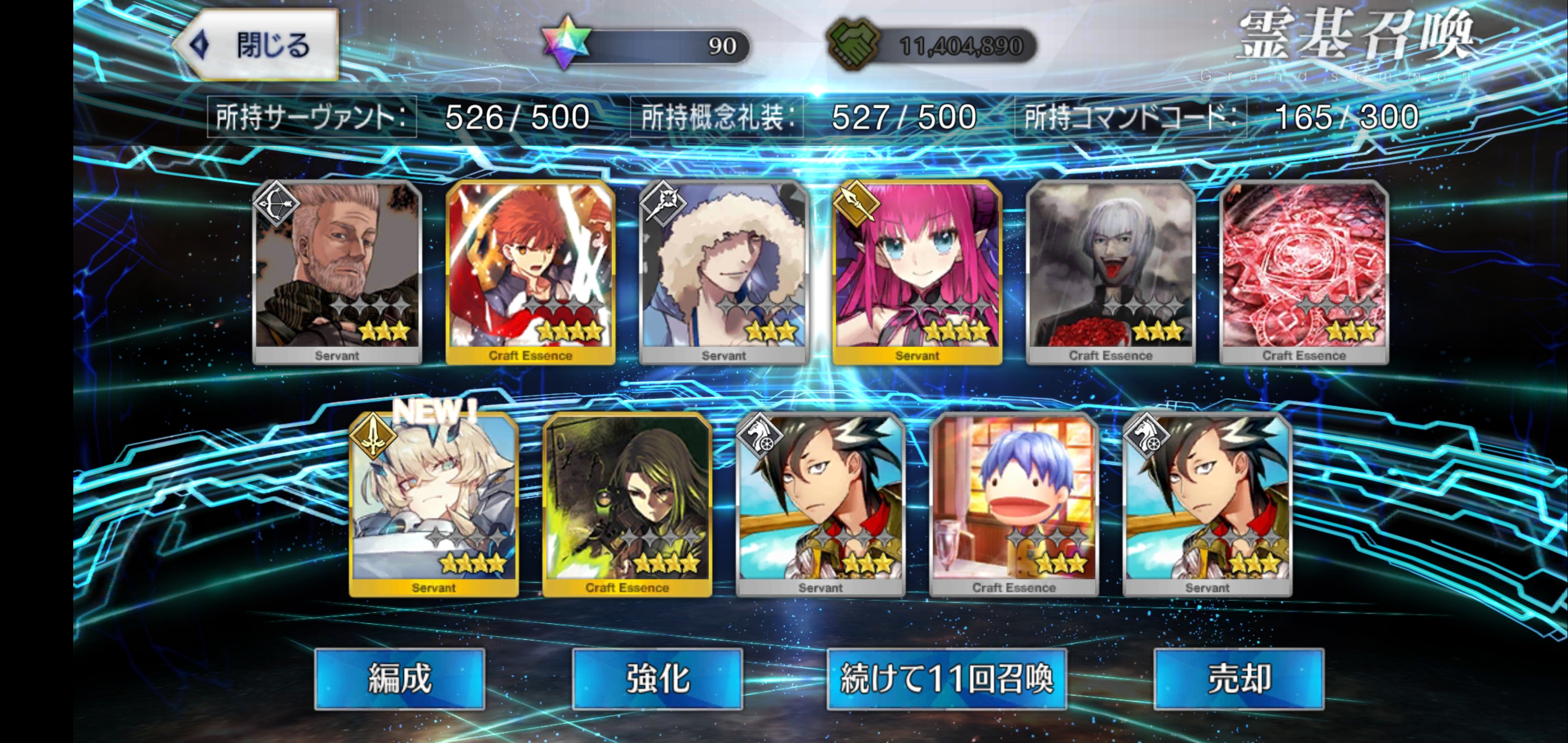Open the 編成 party formation menu
Screen dimensions: 1568x743
[x=399, y=679]
